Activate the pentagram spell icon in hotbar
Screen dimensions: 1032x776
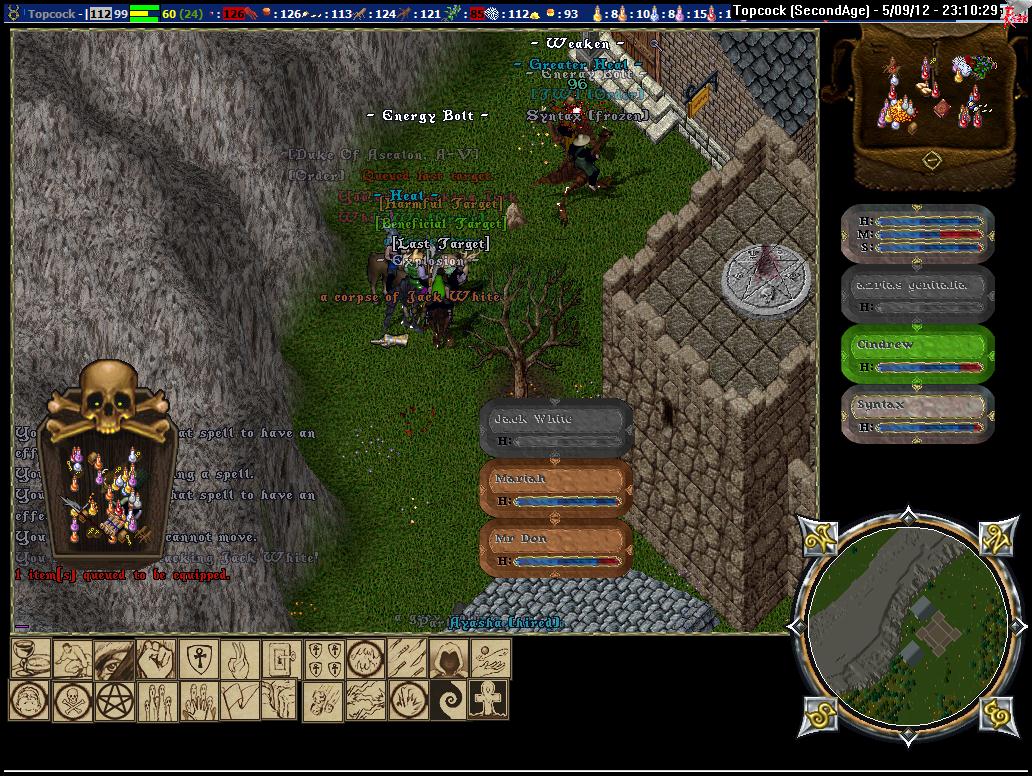point(113,700)
